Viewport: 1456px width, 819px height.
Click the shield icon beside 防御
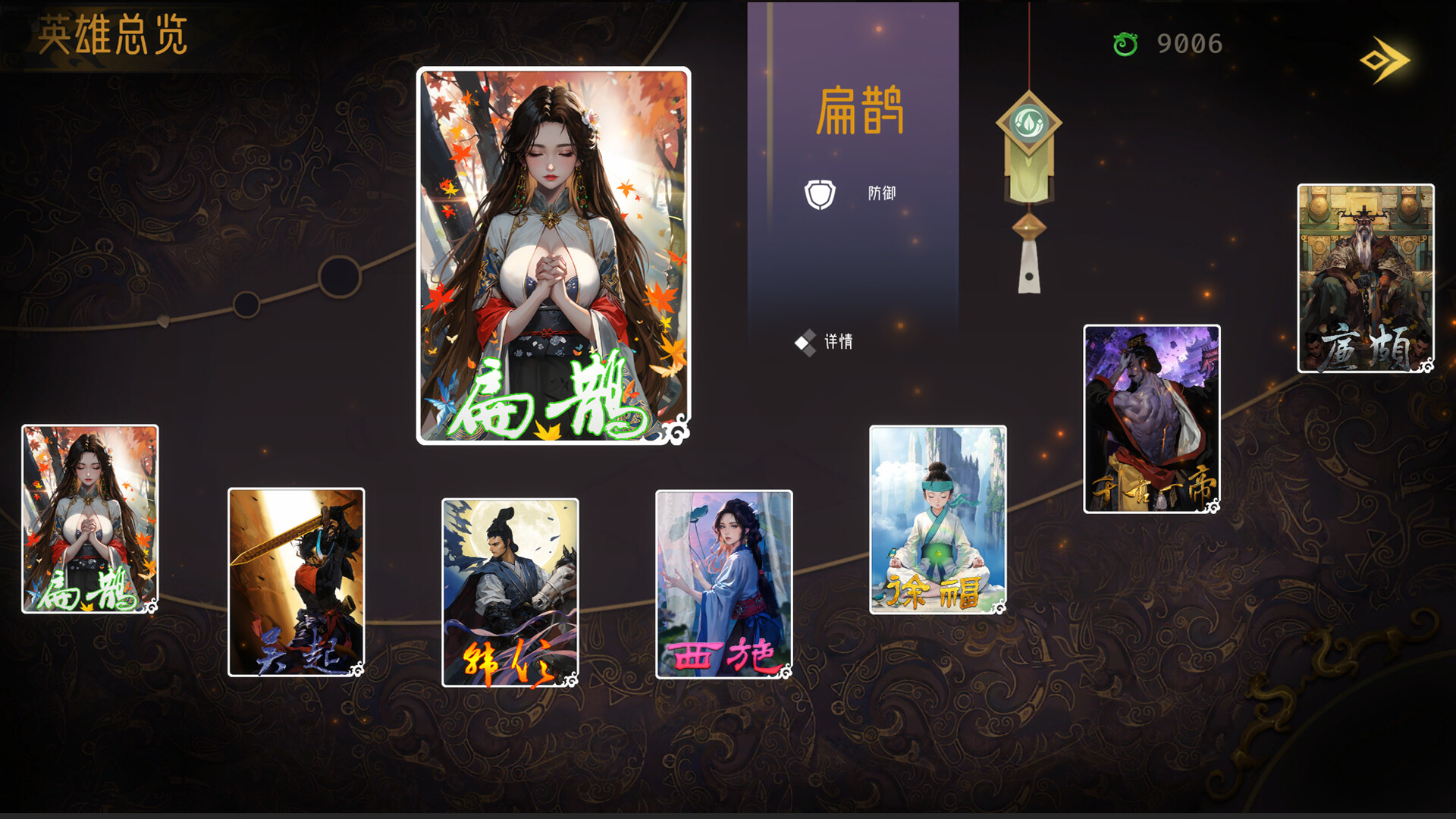point(820,193)
